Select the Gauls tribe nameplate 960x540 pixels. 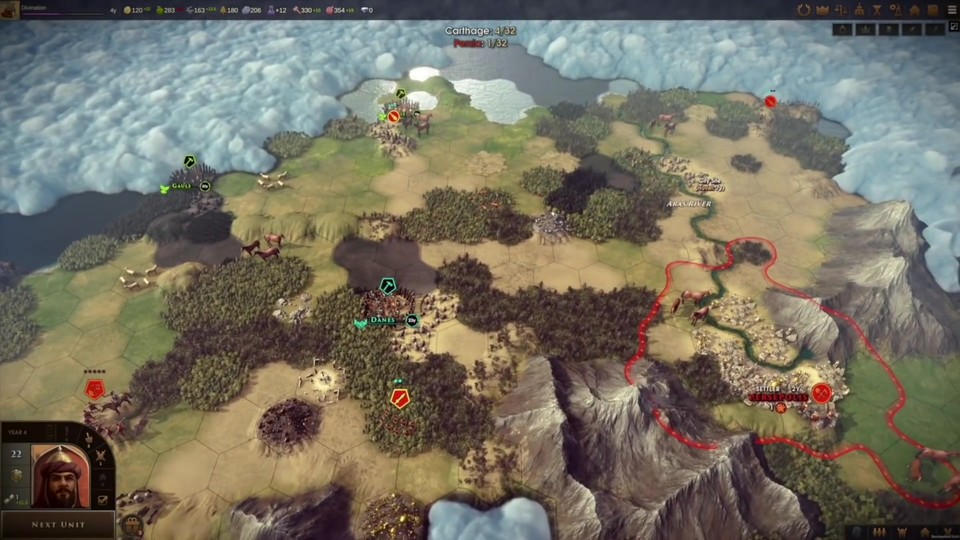coord(181,186)
